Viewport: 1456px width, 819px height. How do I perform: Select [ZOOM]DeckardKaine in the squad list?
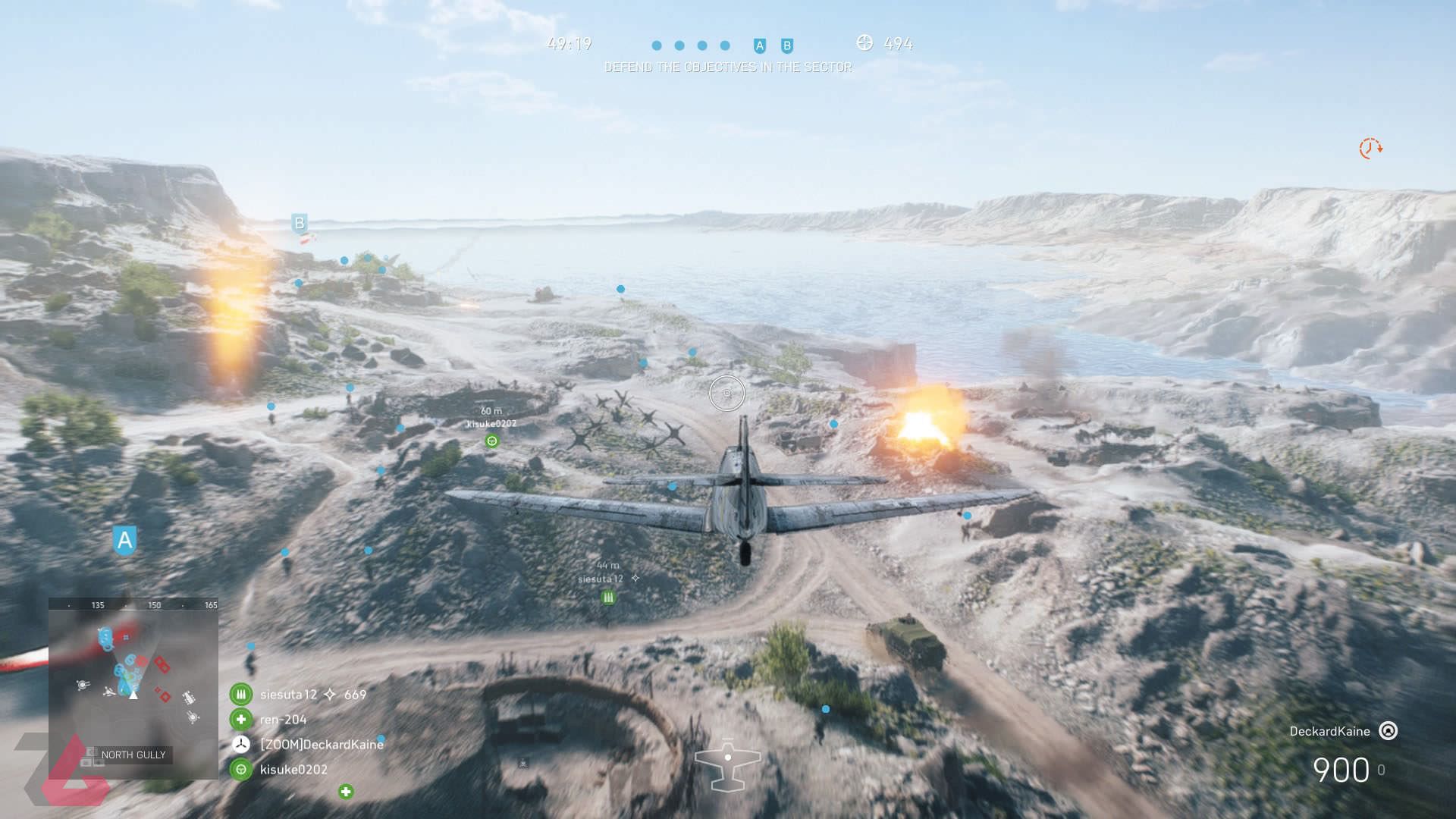pos(321,745)
